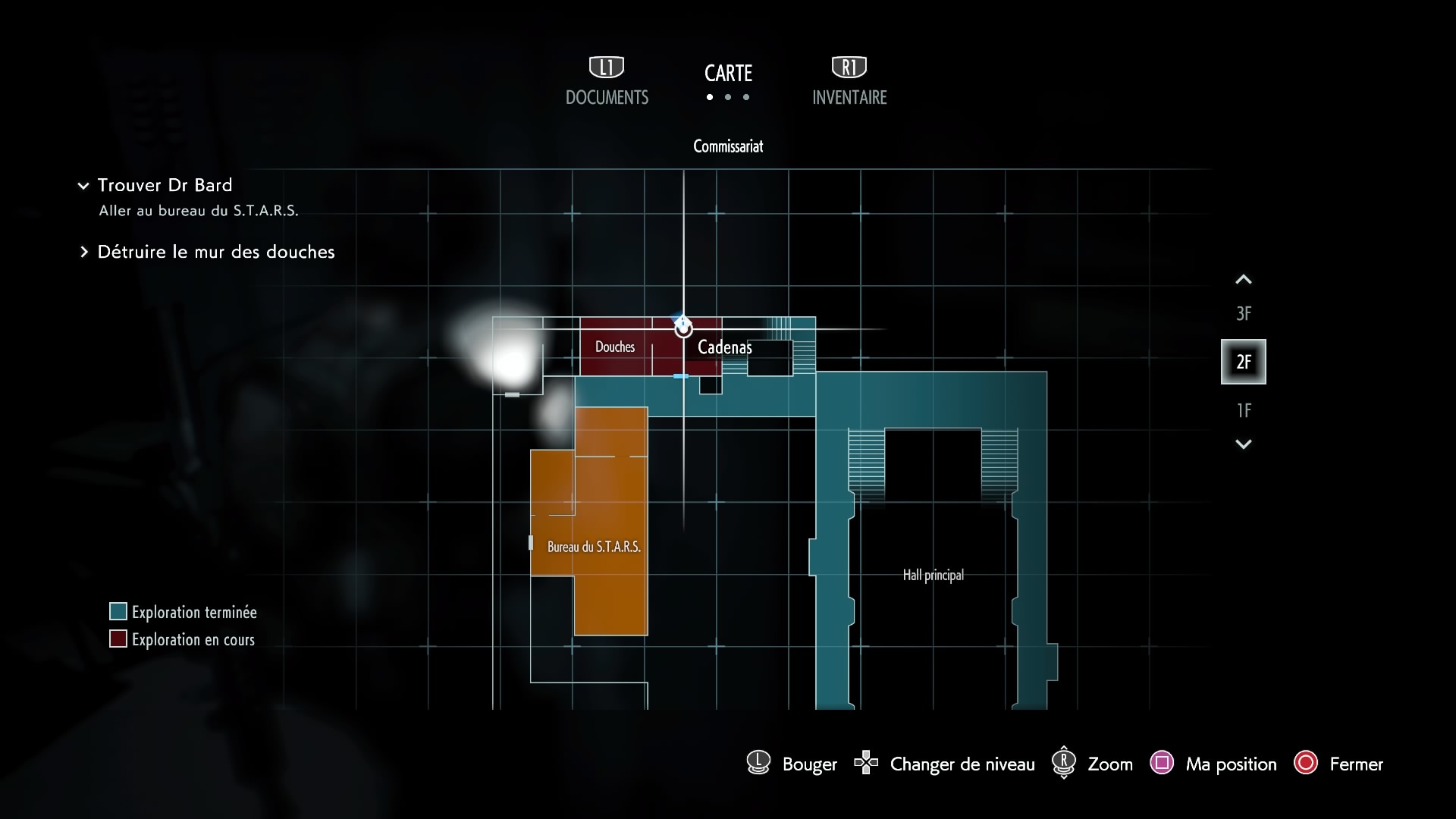Select the Hall principal area
The width and height of the screenshot is (1456, 819).
point(933,575)
